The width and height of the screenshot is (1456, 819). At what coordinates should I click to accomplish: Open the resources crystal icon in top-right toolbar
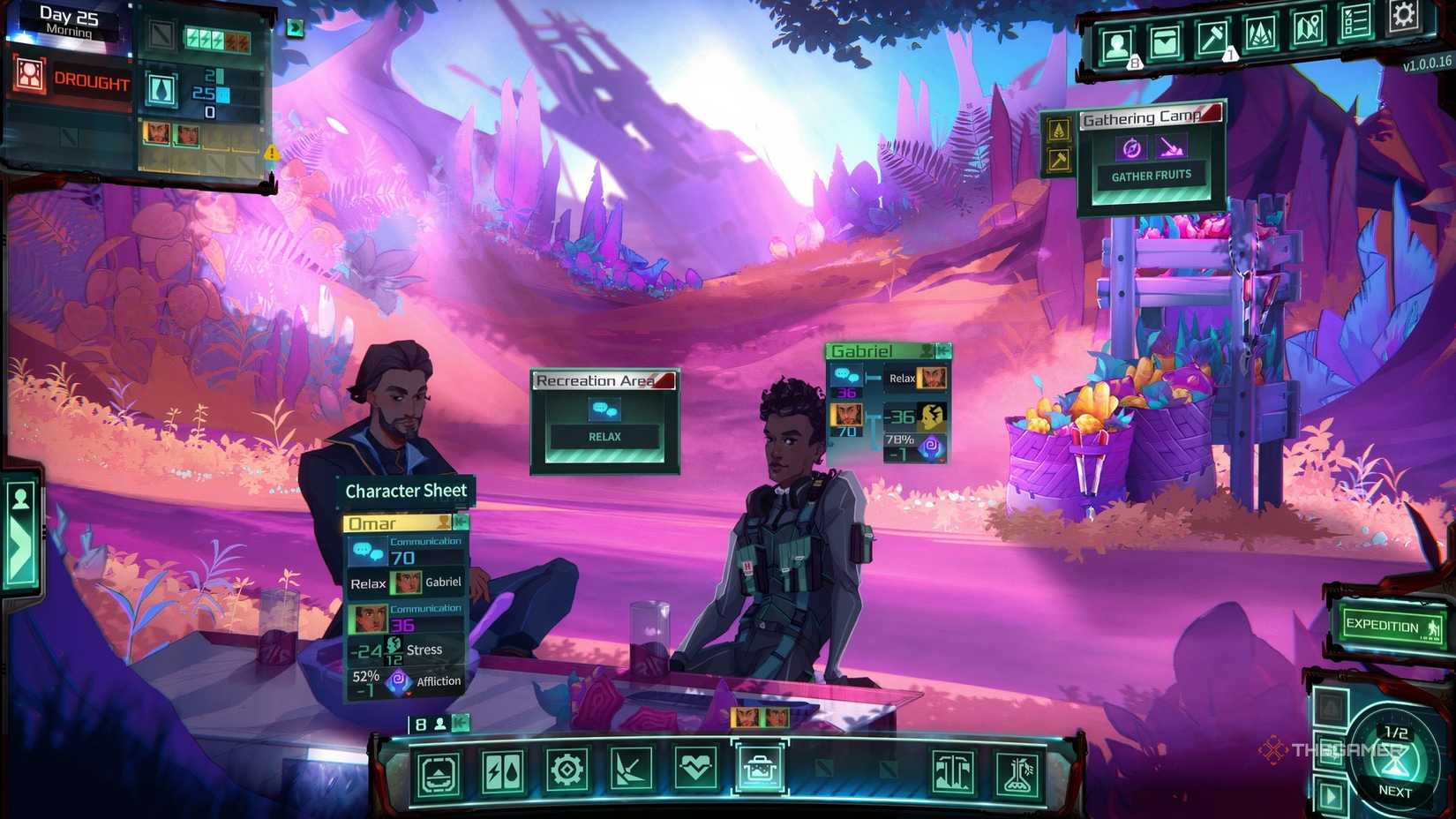[x=1259, y=35]
